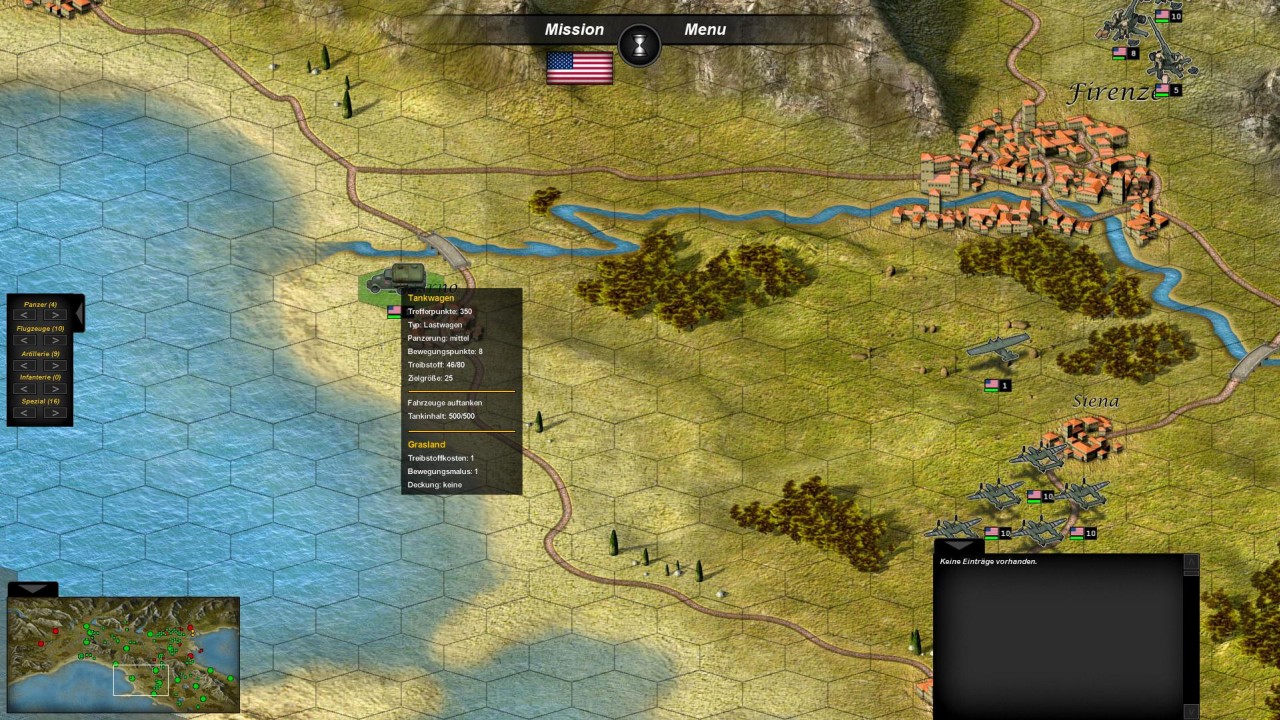Screen dimensions: 1280x720
Task: Jump to previous Spezial unit
Action: point(26,413)
